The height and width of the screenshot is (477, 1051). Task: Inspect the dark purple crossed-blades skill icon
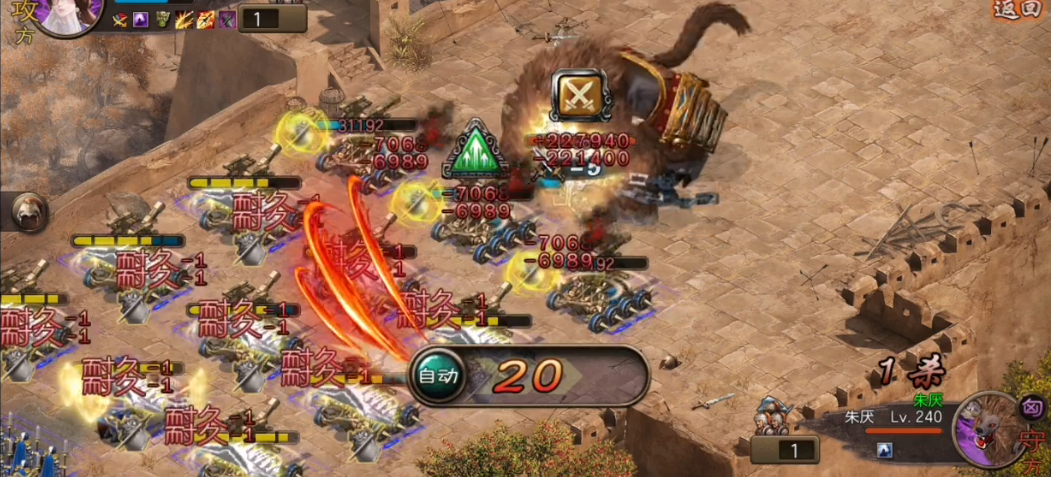(228, 19)
